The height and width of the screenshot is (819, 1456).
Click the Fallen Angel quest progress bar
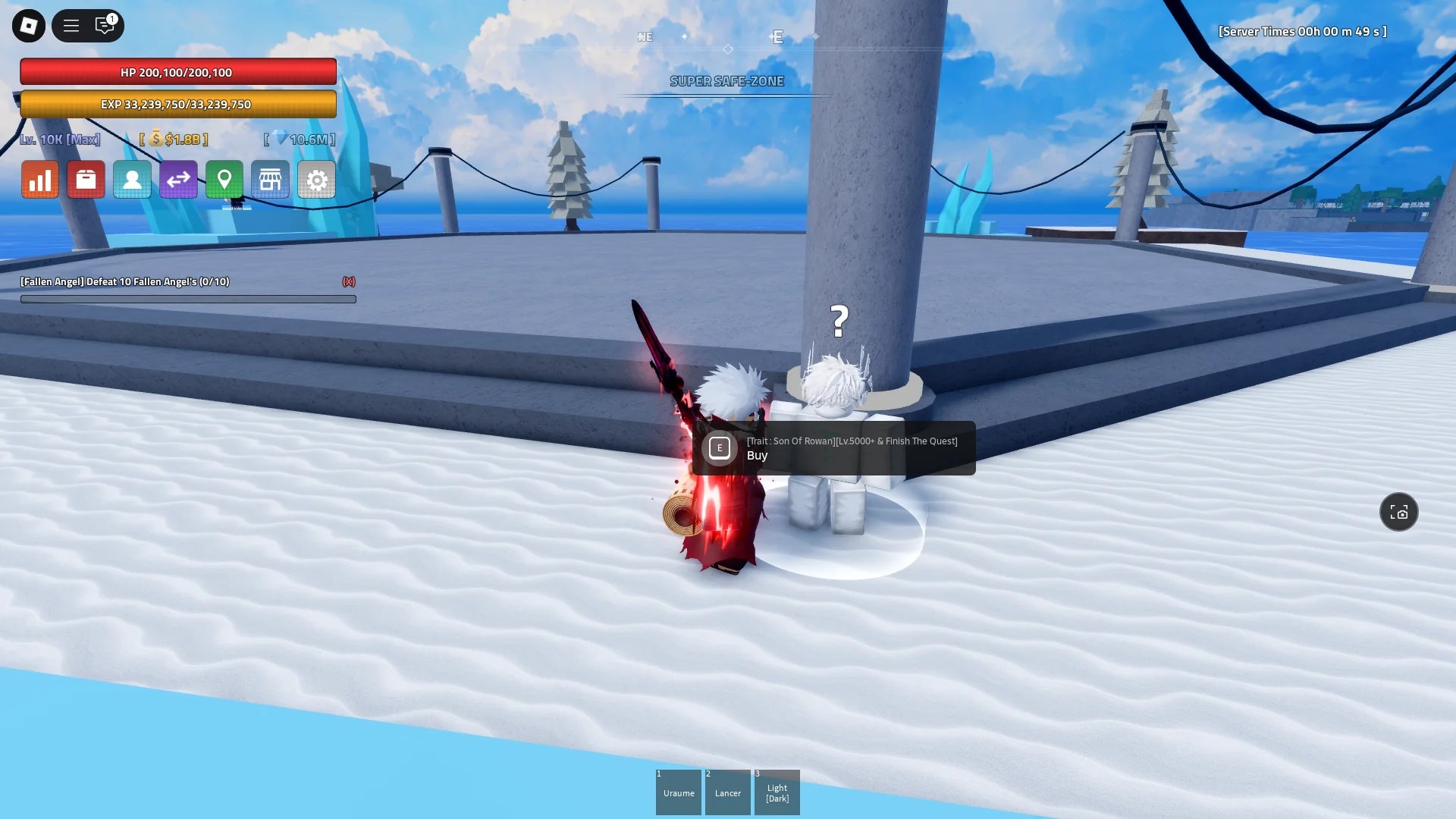(187, 298)
